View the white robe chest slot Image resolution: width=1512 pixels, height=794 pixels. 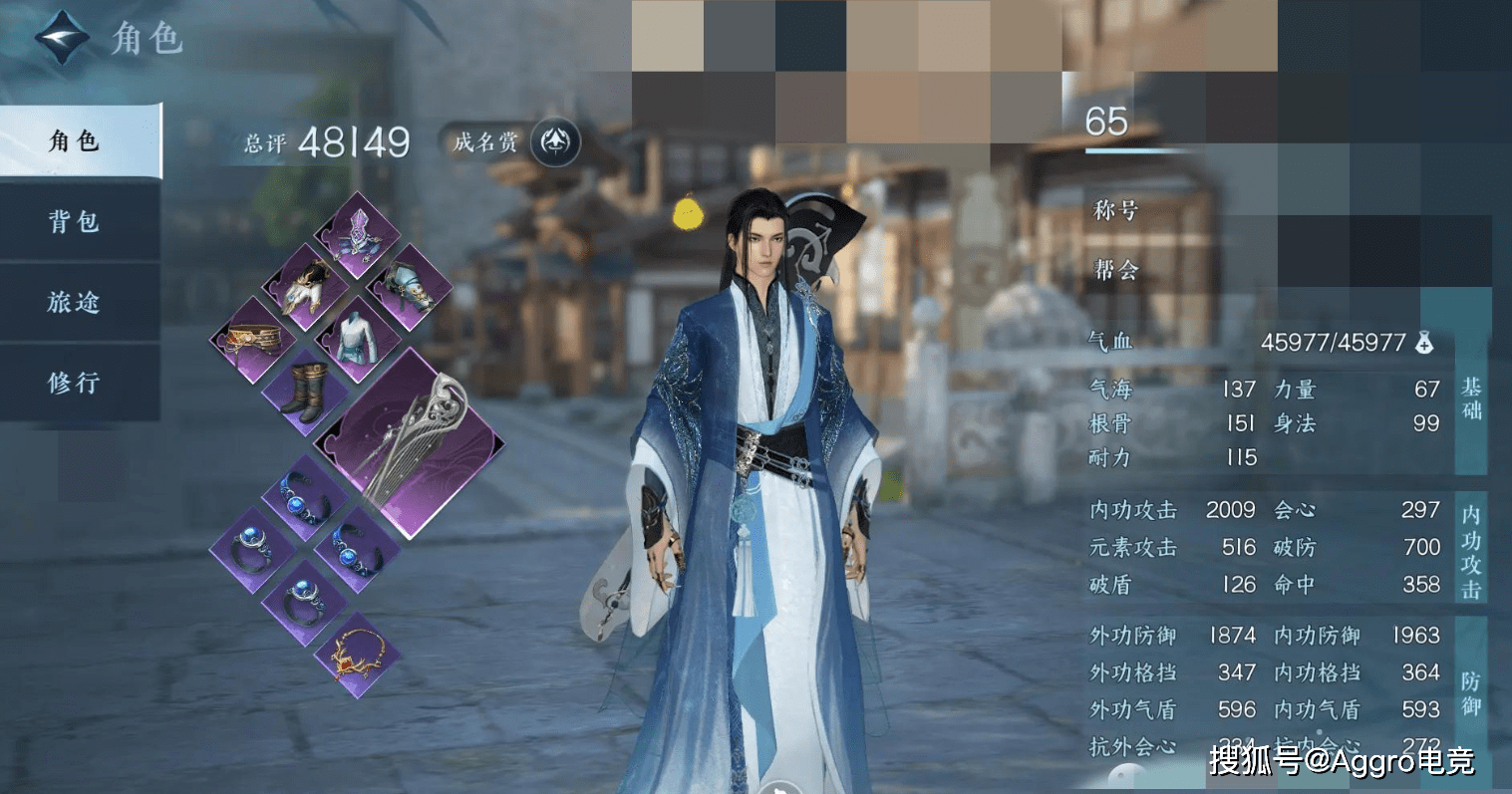(356, 340)
